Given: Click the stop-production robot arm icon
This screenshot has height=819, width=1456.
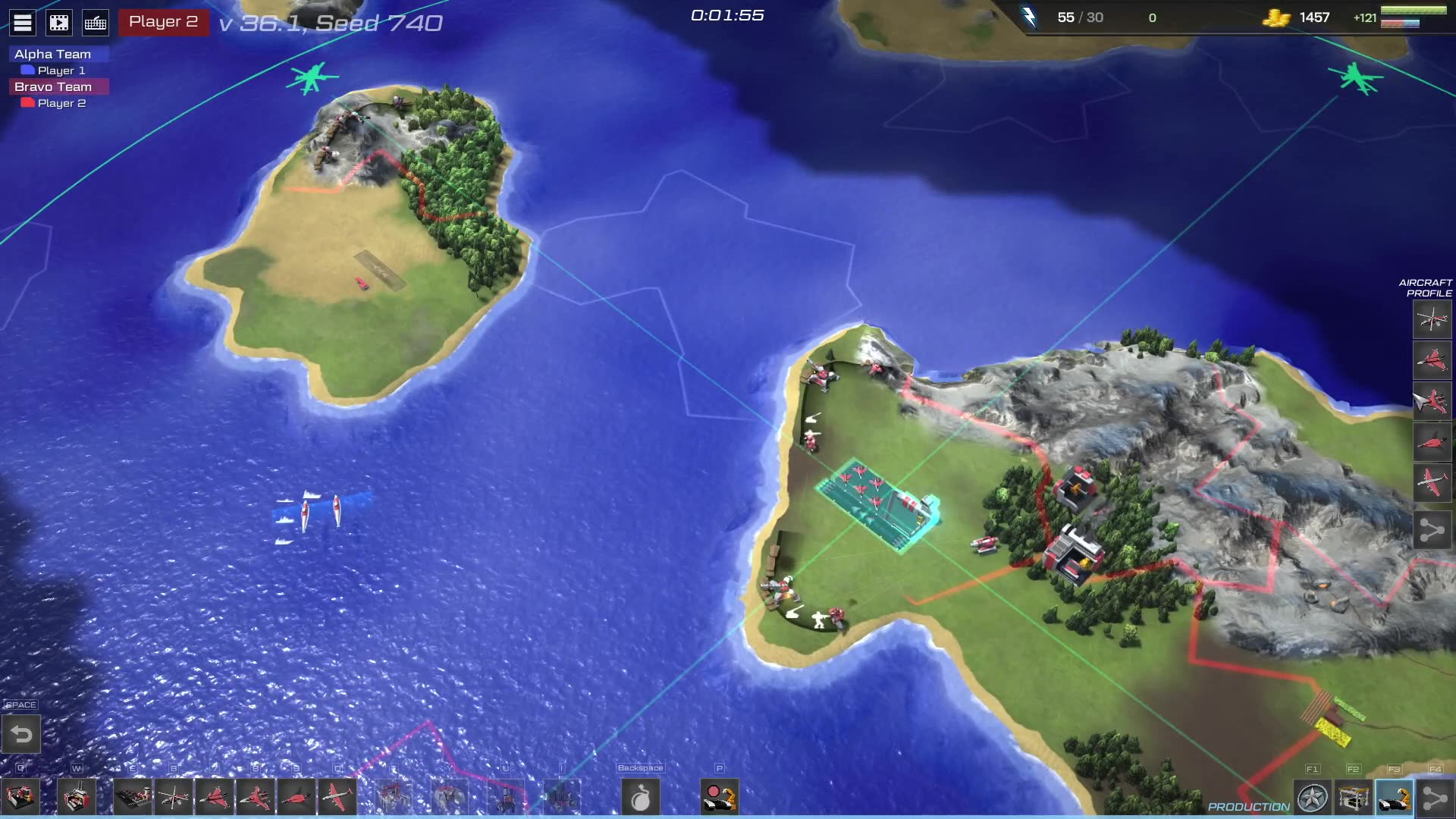Looking at the screenshot, I should pyautogui.click(x=720, y=798).
